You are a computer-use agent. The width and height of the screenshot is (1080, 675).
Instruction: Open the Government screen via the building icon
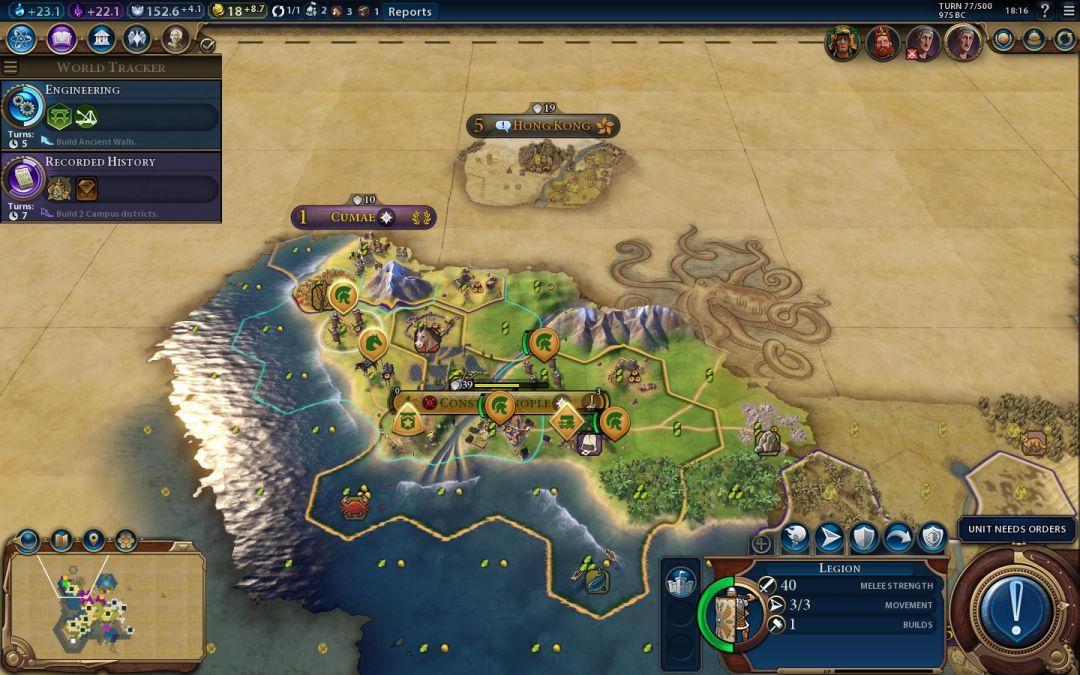100,39
